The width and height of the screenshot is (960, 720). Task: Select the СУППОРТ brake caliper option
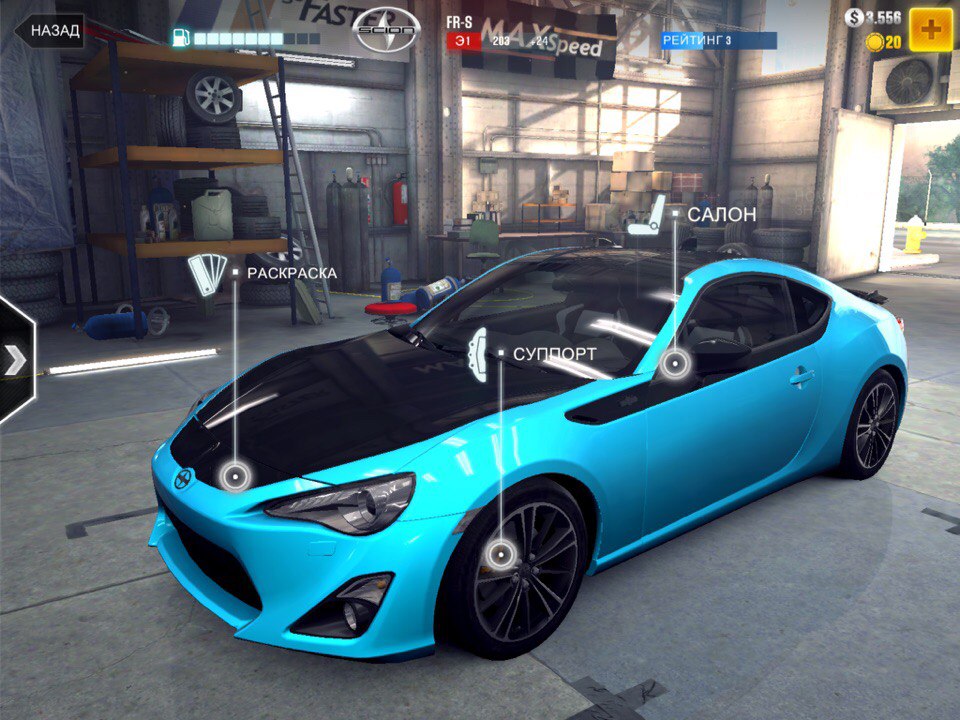(554, 353)
